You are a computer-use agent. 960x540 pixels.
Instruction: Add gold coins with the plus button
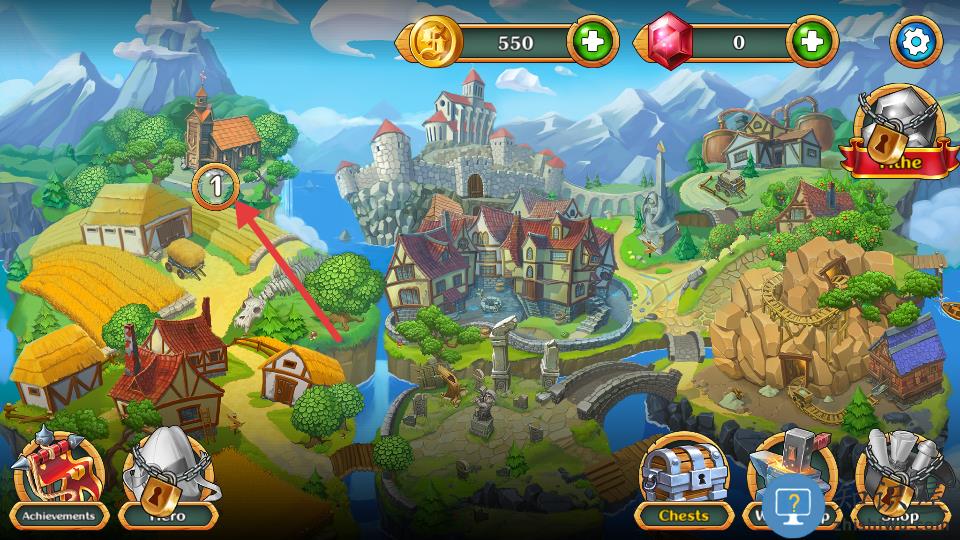pyautogui.click(x=592, y=42)
